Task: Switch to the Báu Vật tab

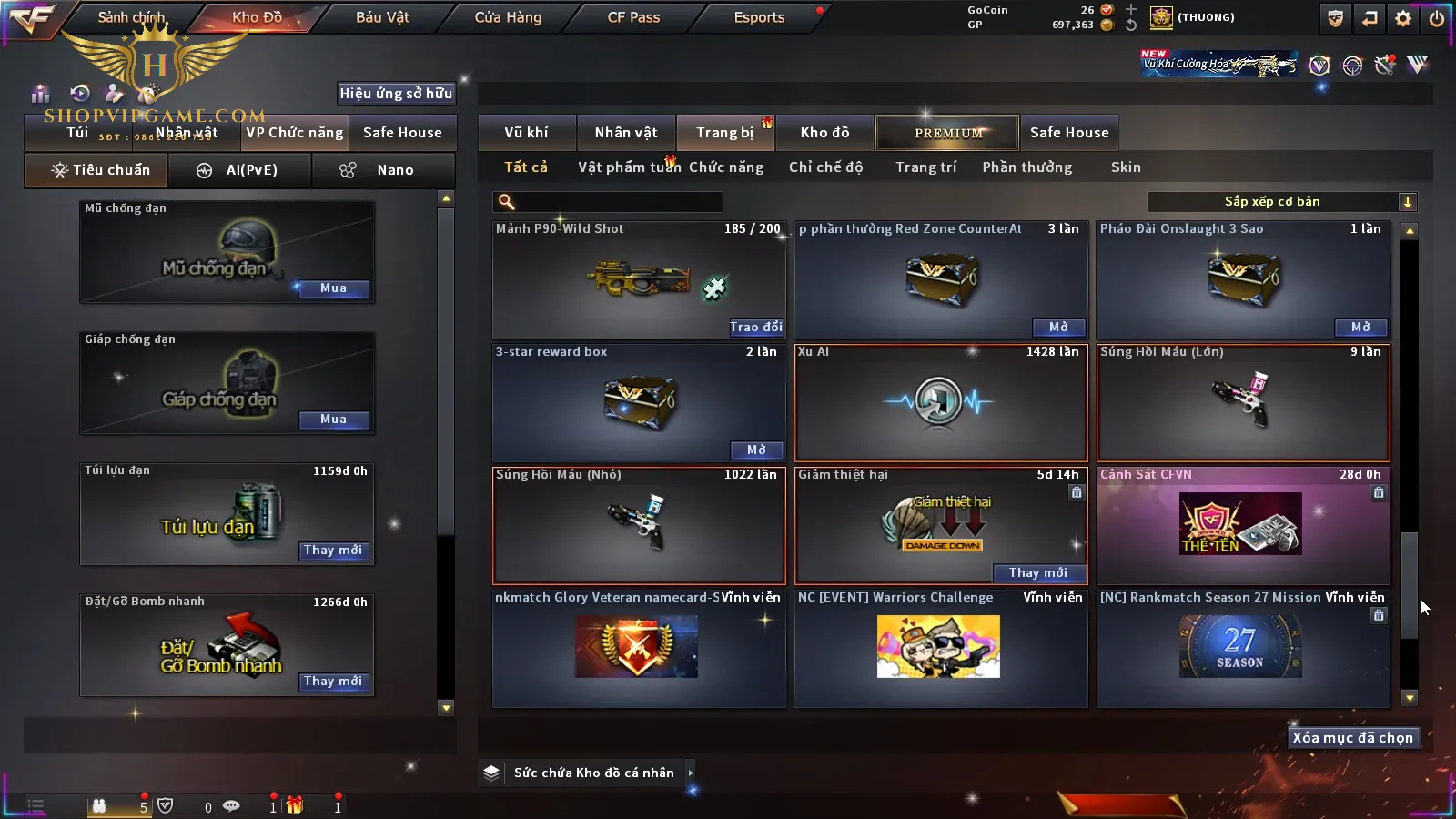Action: click(382, 17)
